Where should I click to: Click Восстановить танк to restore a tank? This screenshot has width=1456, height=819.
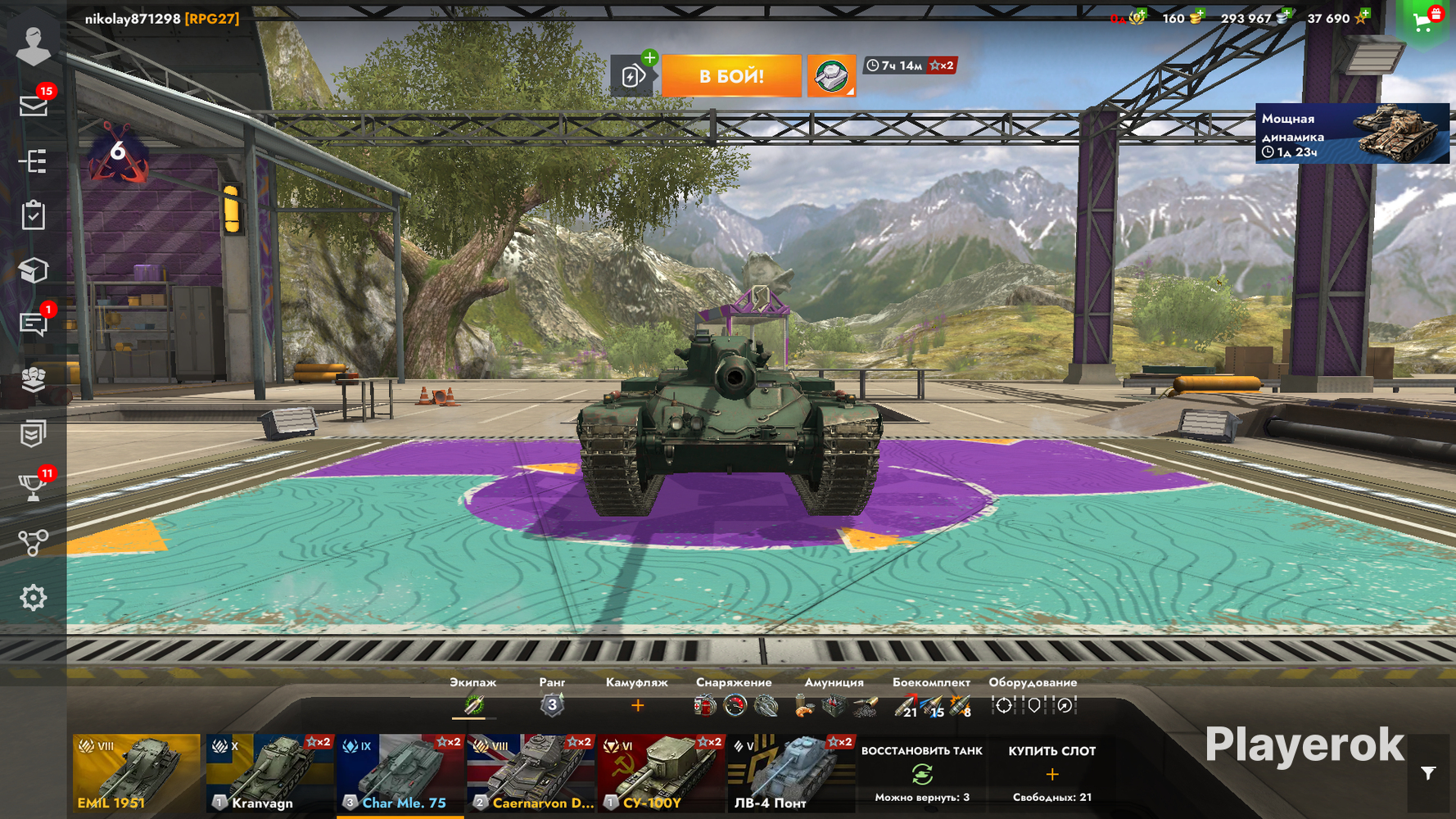[921, 774]
